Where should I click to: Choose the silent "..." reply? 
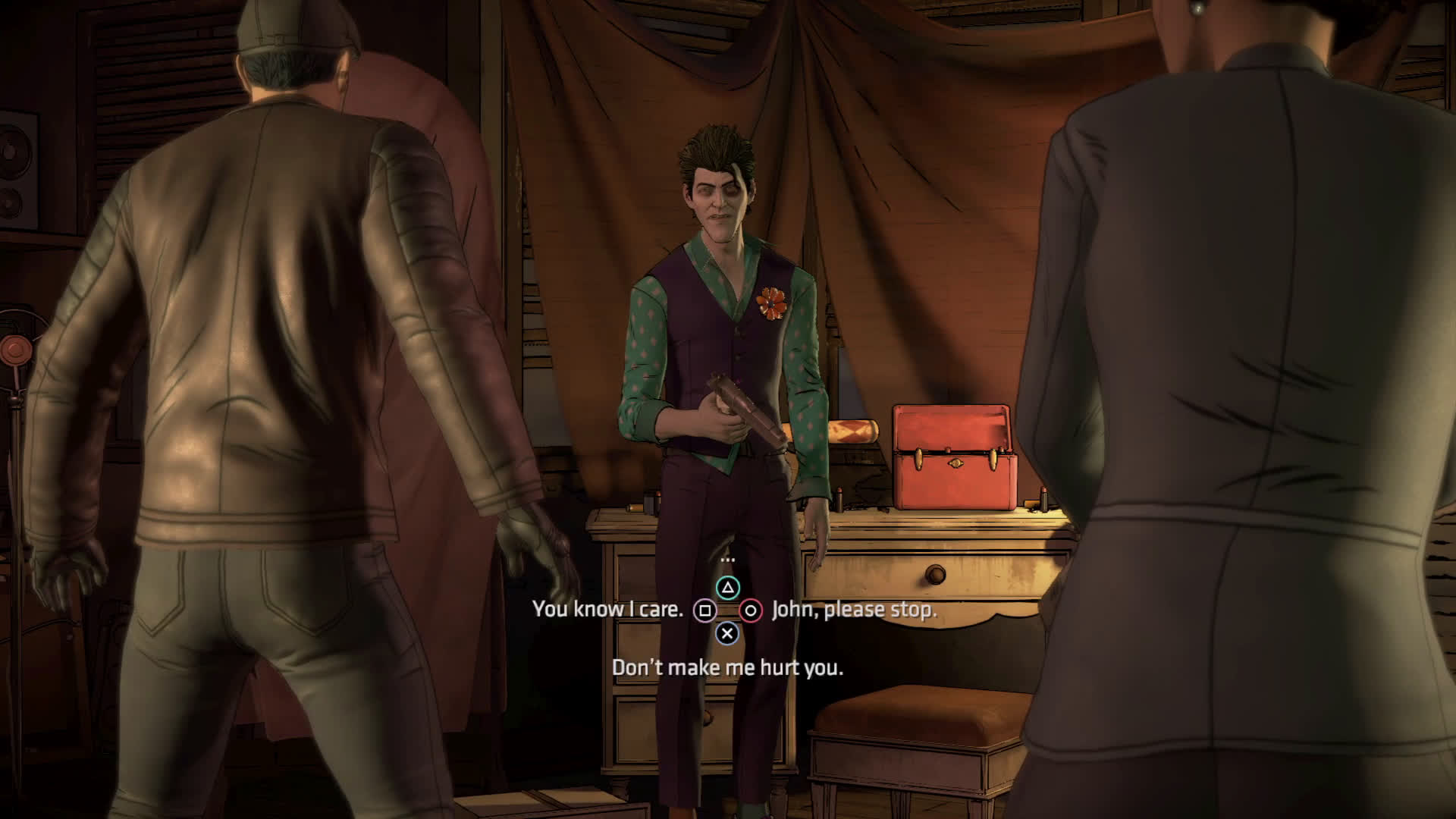[x=727, y=560]
